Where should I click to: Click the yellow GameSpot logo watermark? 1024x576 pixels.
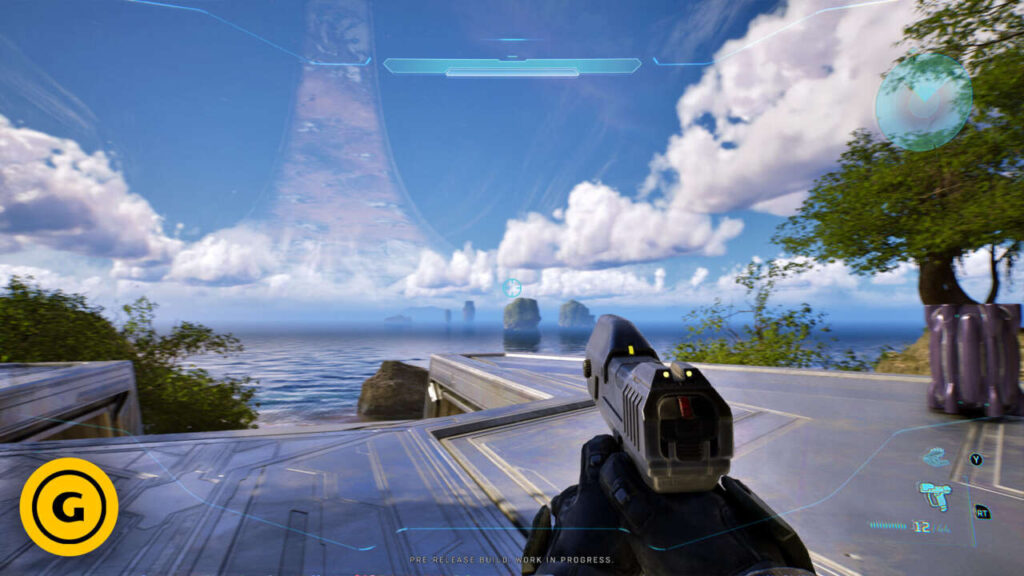[69, 506]
